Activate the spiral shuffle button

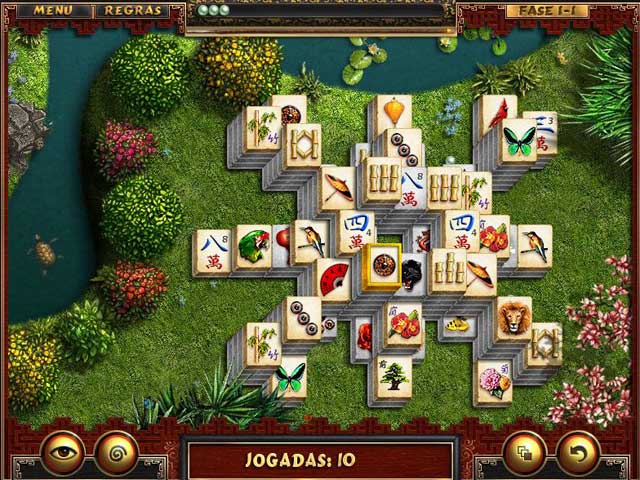coord(116,451)
